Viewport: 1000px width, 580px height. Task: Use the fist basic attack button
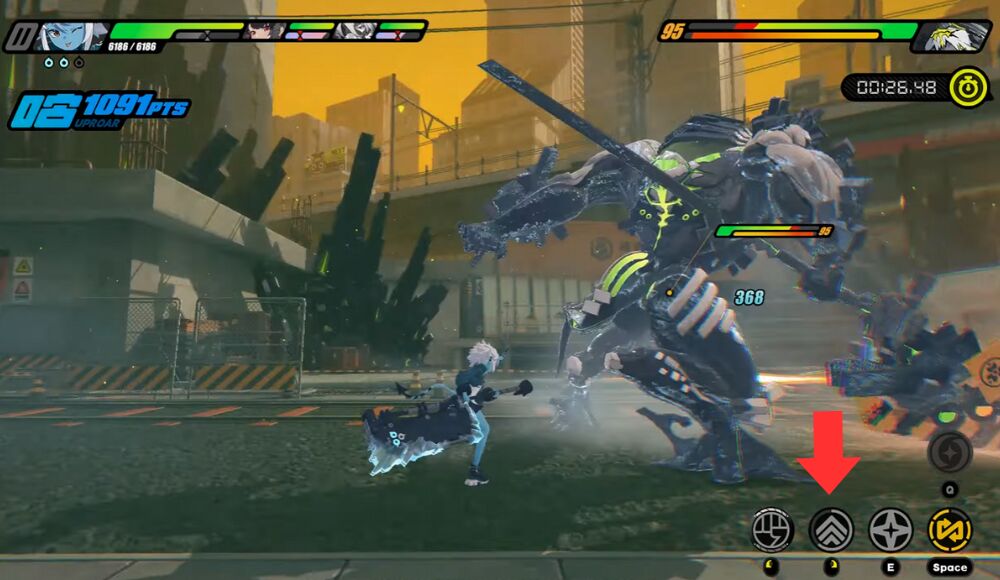pos(772,528)
